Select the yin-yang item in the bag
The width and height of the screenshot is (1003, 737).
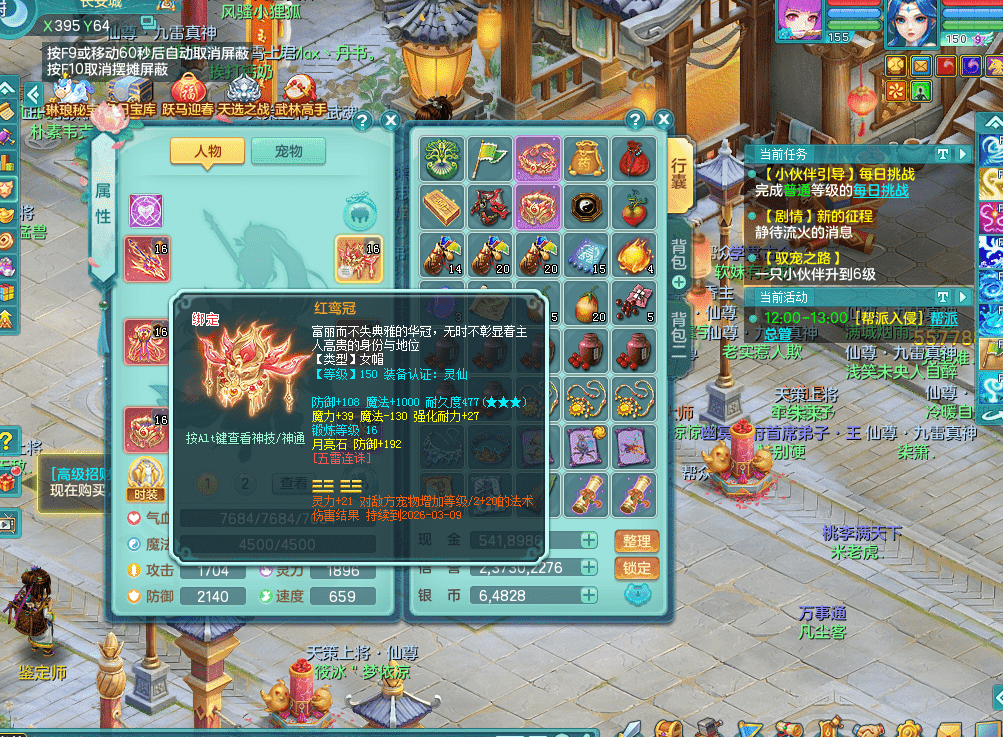coord(585,205)
